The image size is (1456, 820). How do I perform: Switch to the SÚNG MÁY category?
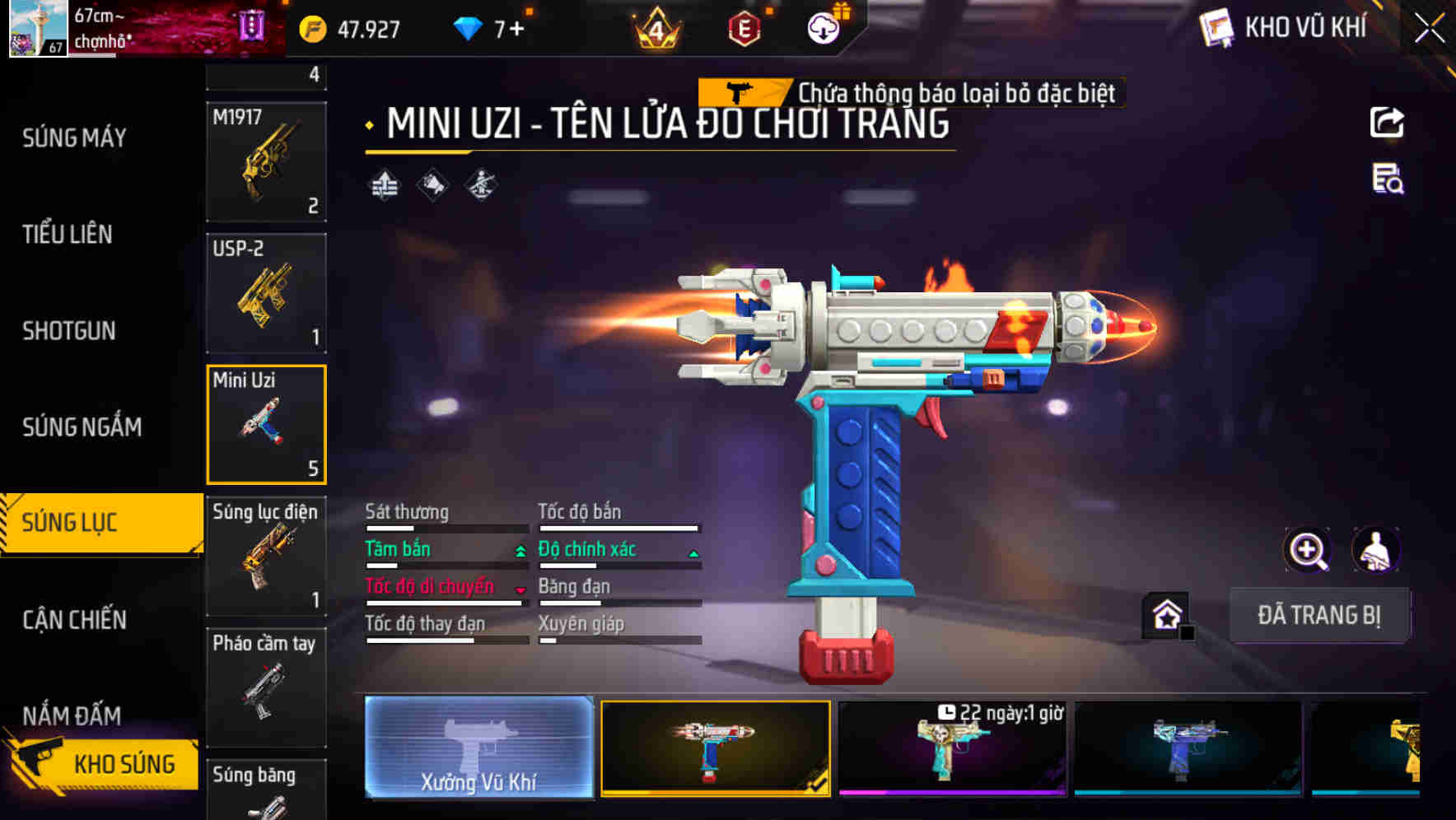point(74,137)
